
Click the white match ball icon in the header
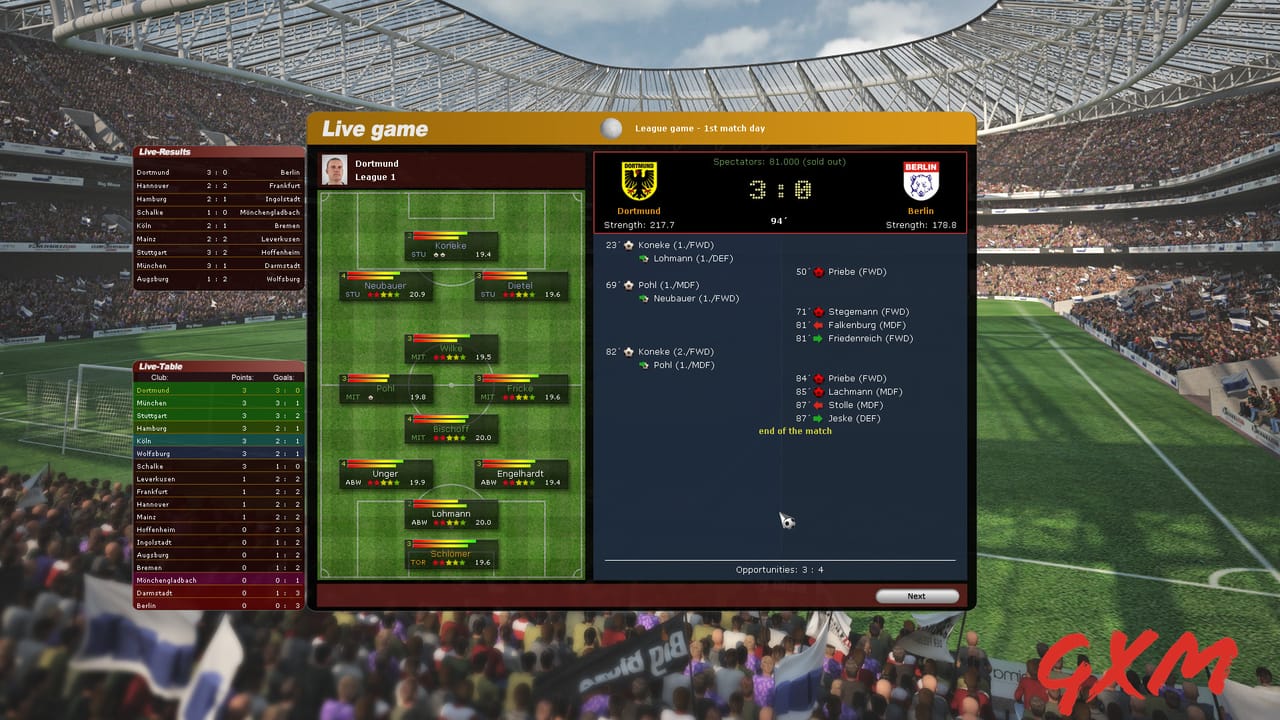(x=611, y=126)
